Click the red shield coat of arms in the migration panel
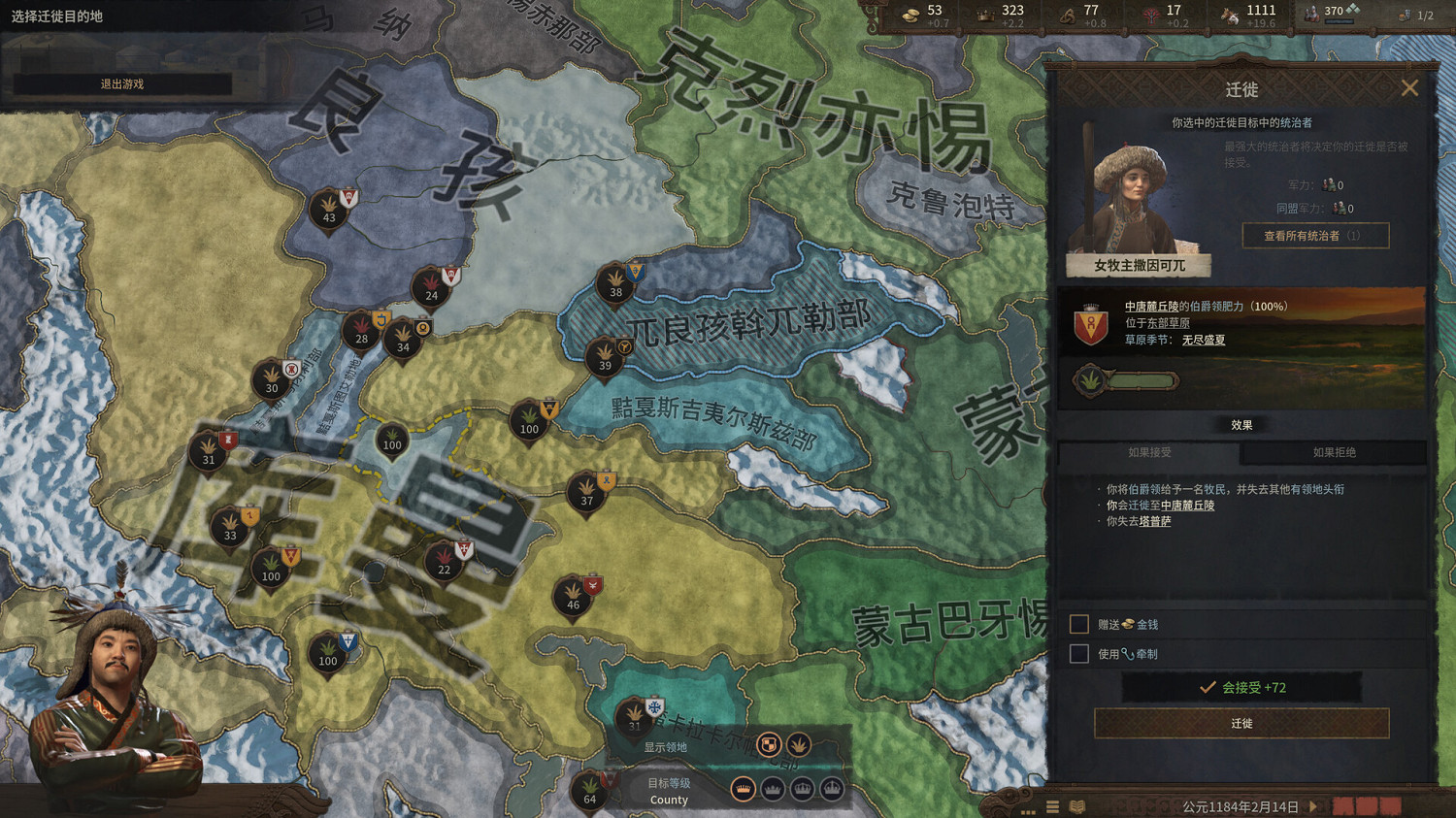The image size is (1456, 818). pos(1091,322)
